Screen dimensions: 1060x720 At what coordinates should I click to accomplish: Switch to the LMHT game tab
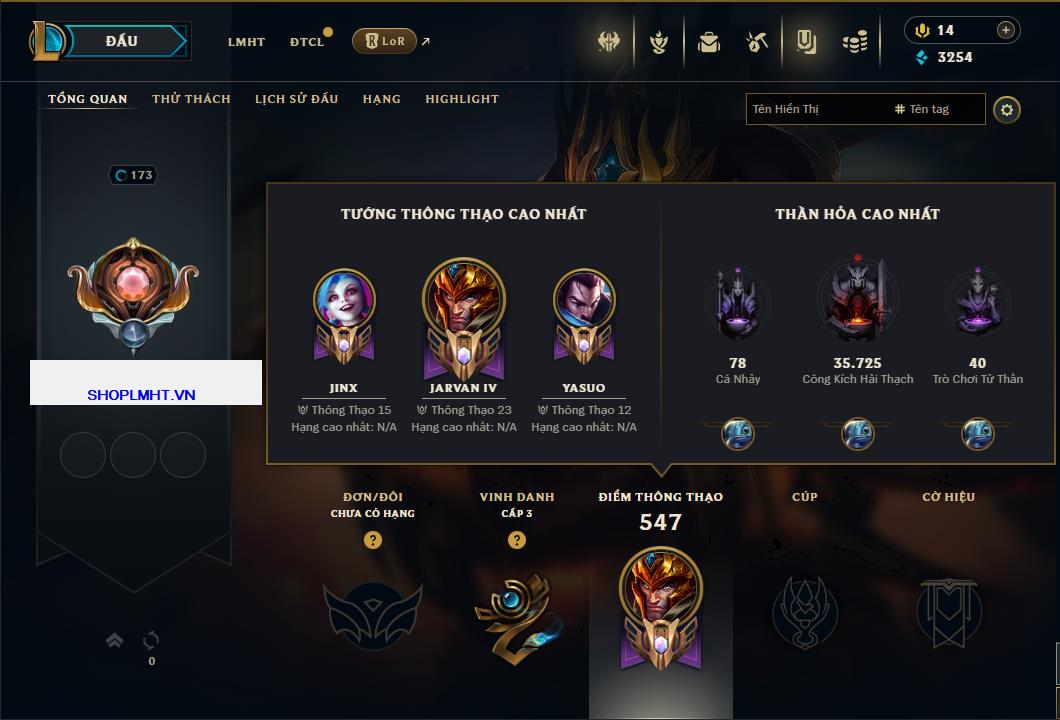point(246,42)
